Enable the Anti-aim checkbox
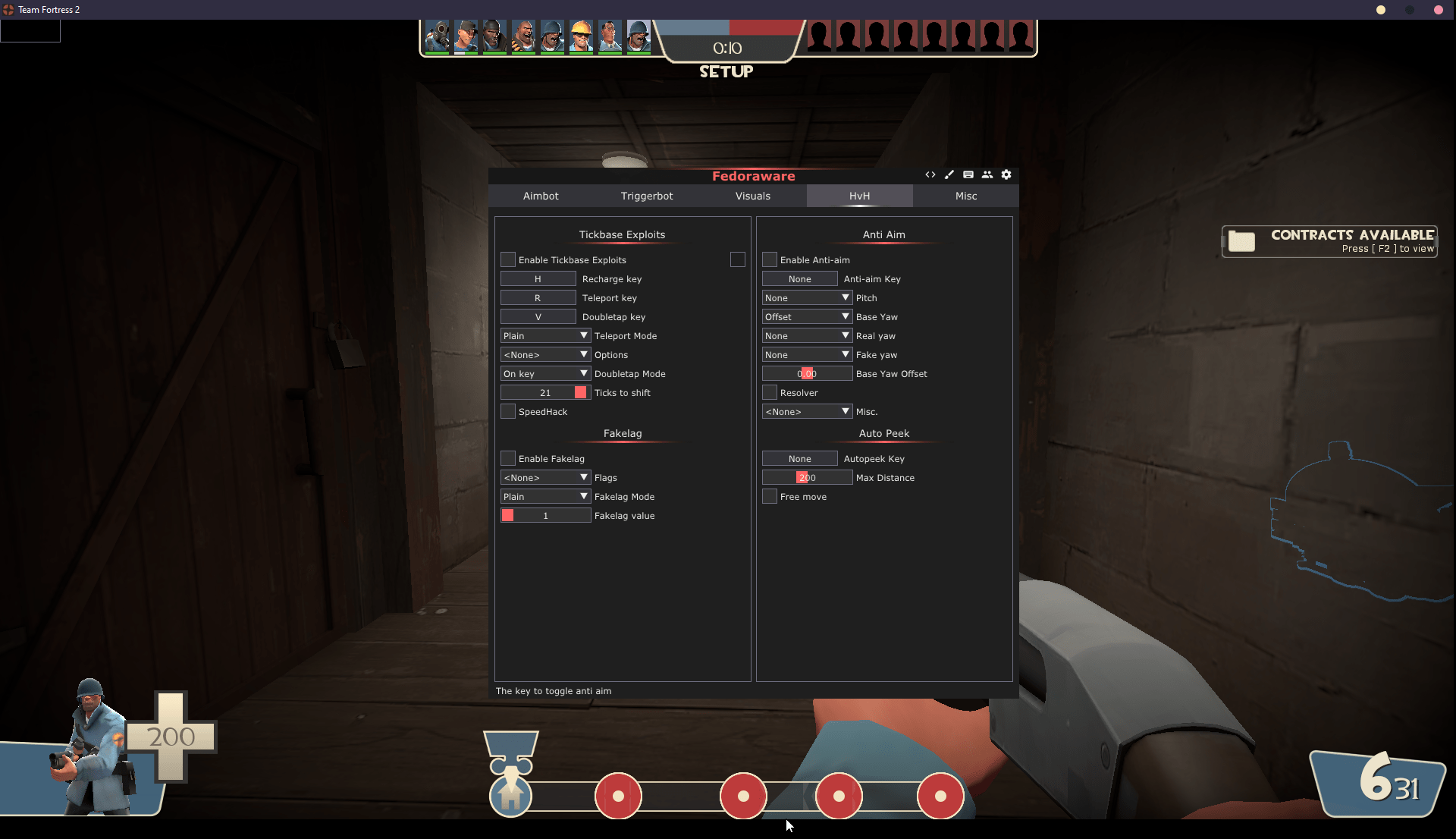The image size is (1456, 839). click(769, 259)
